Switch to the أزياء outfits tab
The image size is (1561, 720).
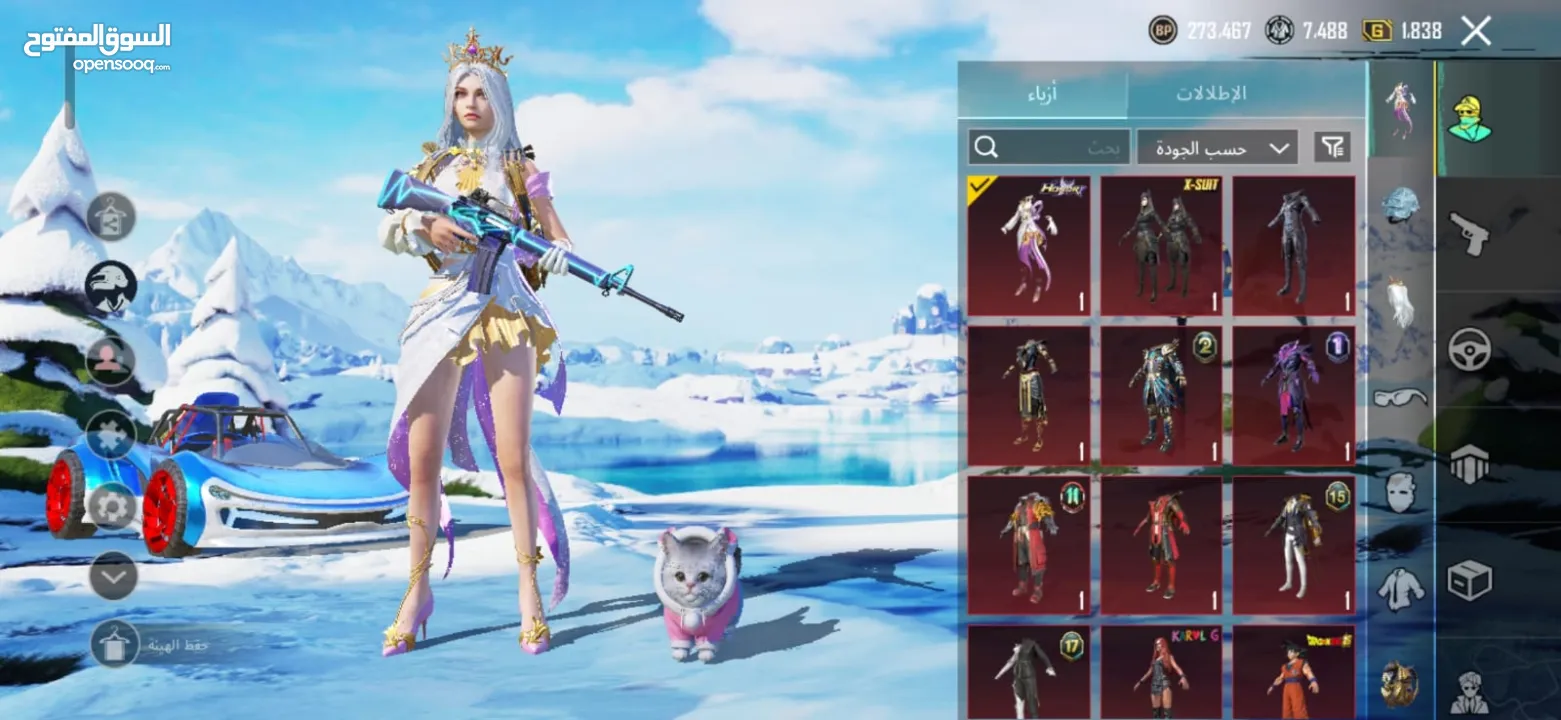point(1043,95)
